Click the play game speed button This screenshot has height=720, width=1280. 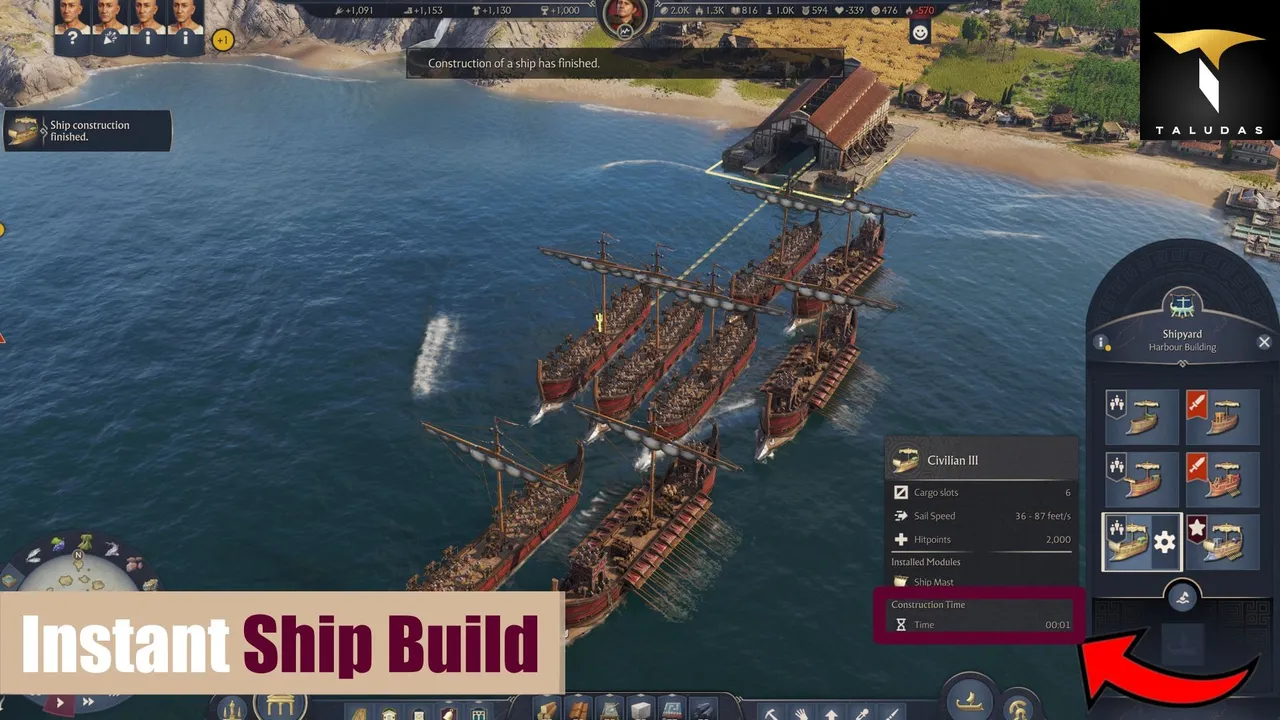click(x=60, y=703)
